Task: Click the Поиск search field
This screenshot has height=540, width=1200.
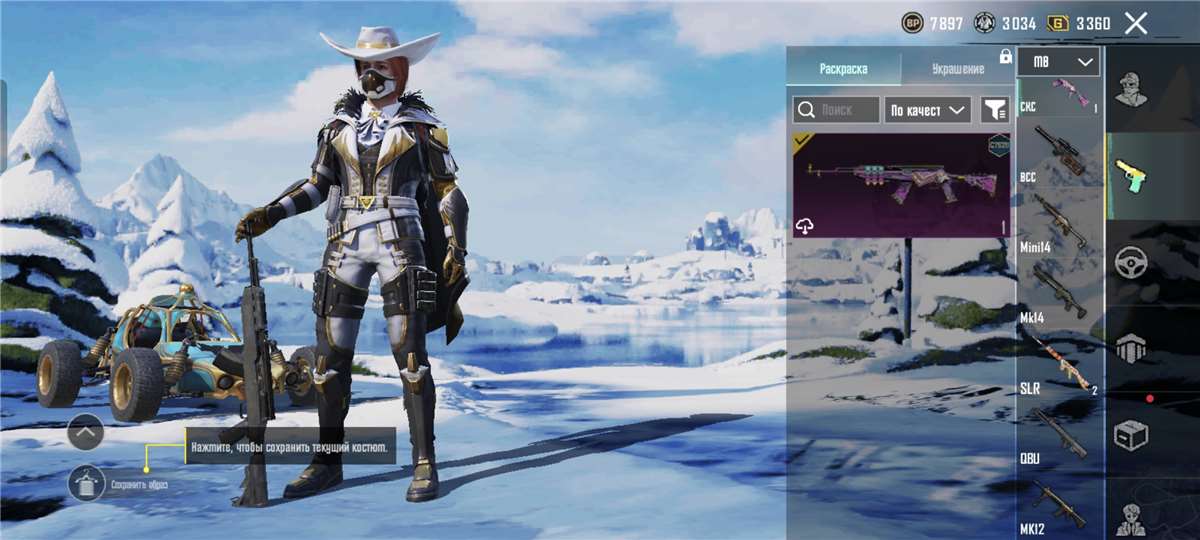Action: coord(837,110)
